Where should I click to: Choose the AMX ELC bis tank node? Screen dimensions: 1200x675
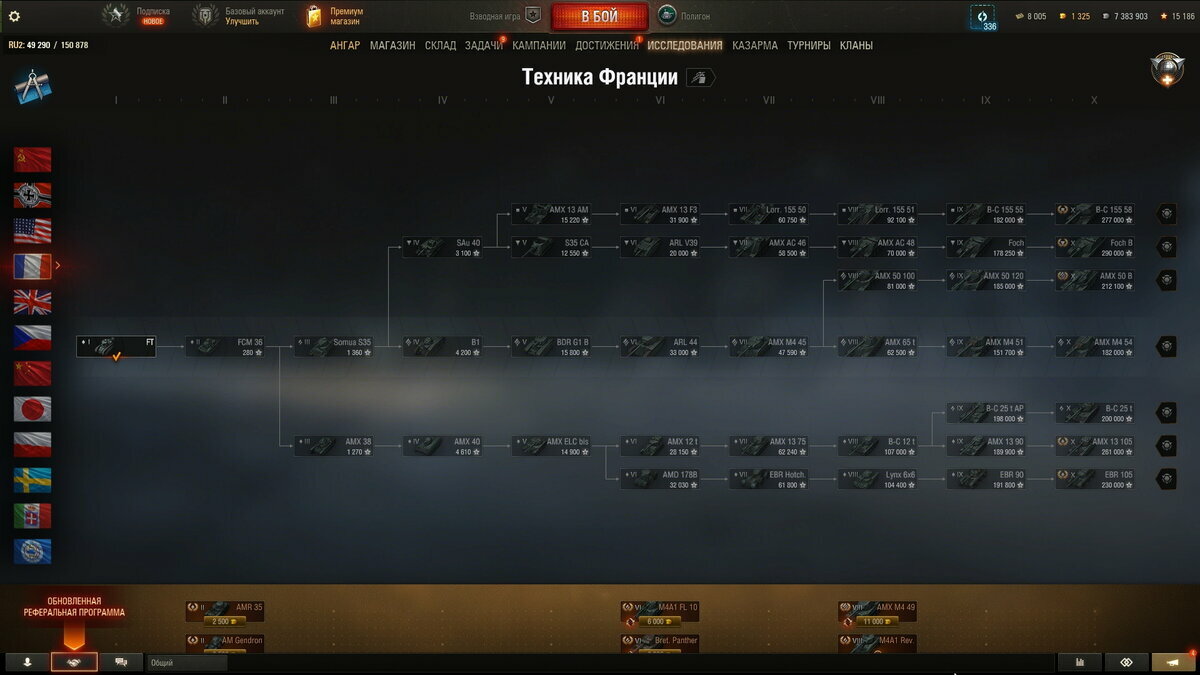pos(551,446)
